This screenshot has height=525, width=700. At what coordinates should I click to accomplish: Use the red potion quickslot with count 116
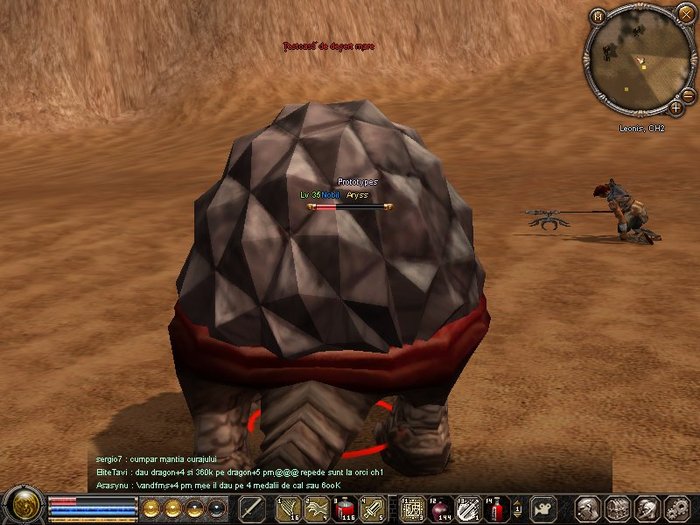click(x=345, y=508)
